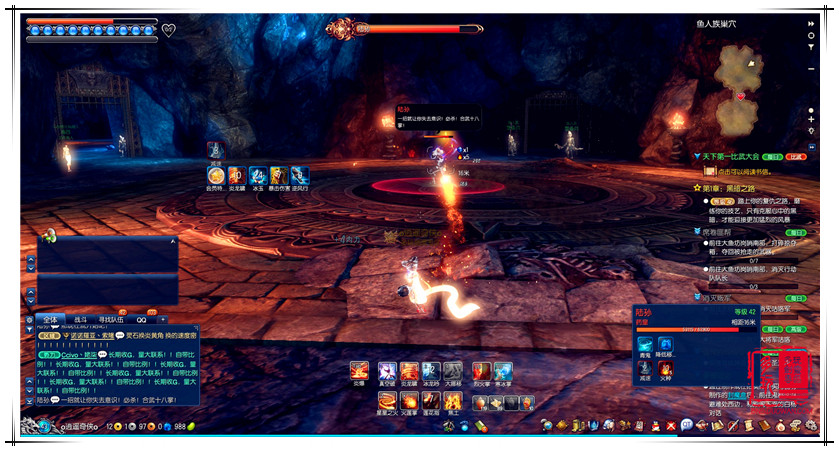Cast the 炎龙啸 skill
839x451 pixels.
point(409,372)
